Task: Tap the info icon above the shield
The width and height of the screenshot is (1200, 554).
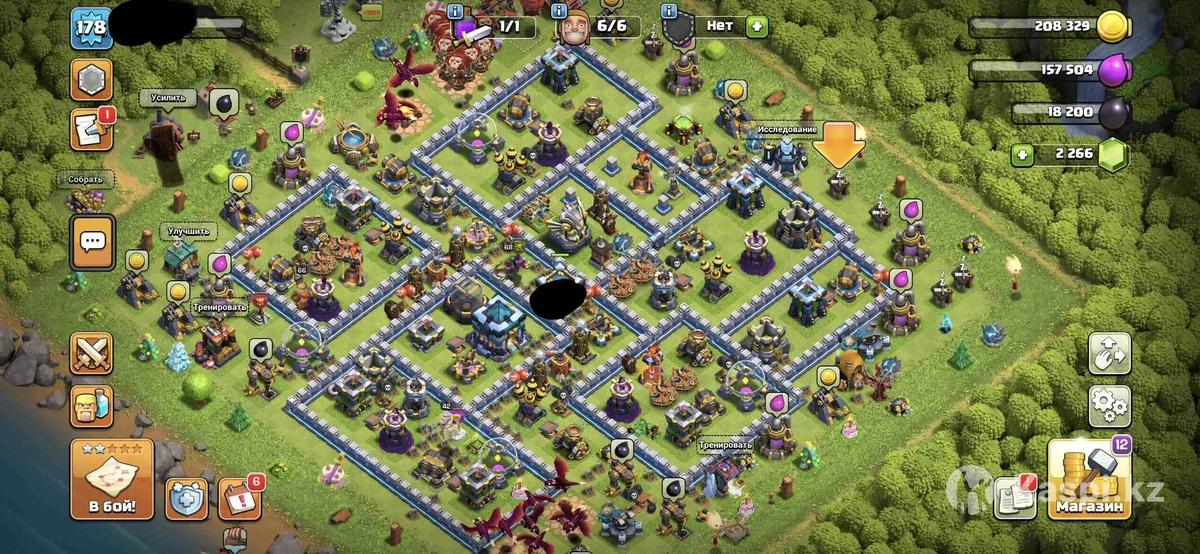Action: (669, 10)
